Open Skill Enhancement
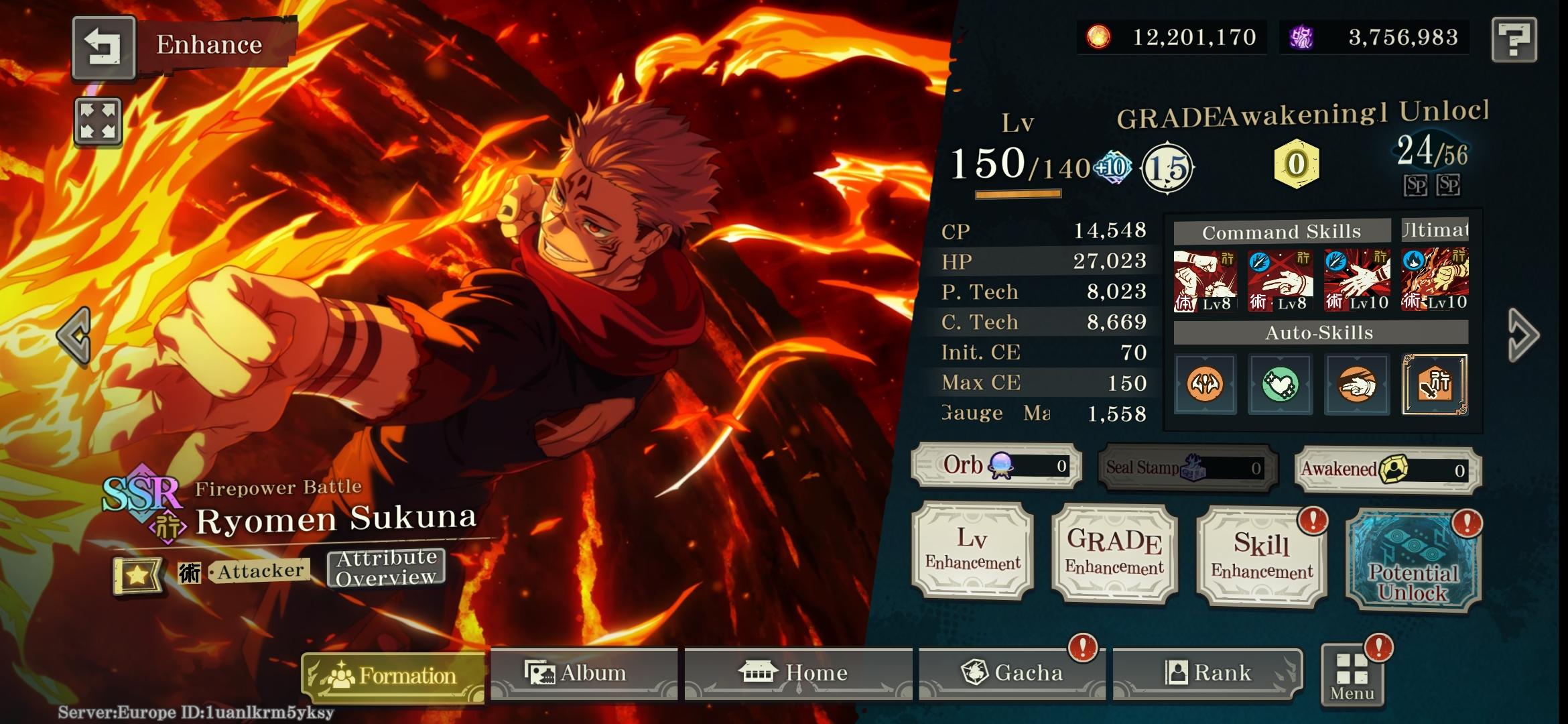The height and width of the screenshot is (724, 1568). coord(1261,556)
